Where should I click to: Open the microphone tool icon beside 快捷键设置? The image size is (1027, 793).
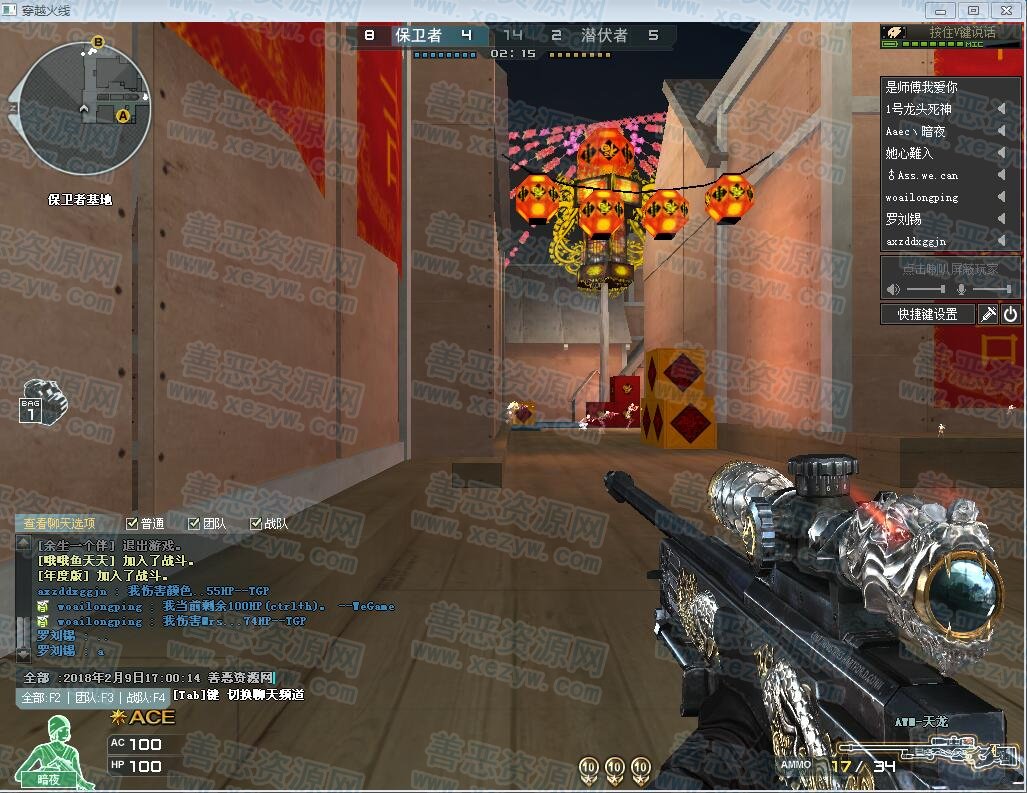pos(988,314)
